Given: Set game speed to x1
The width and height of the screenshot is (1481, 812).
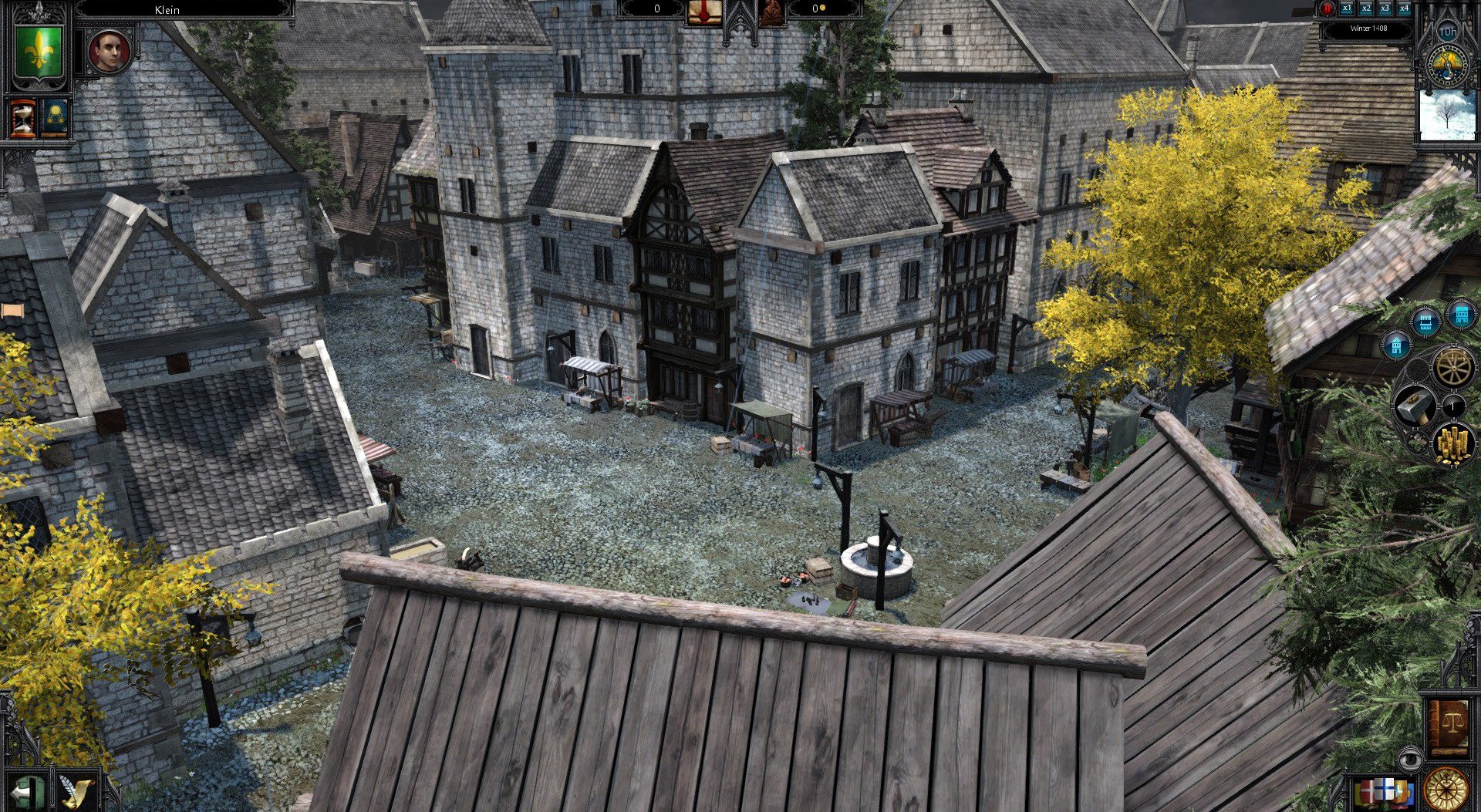Looking at the screenshot, I should pos(1347,8).
